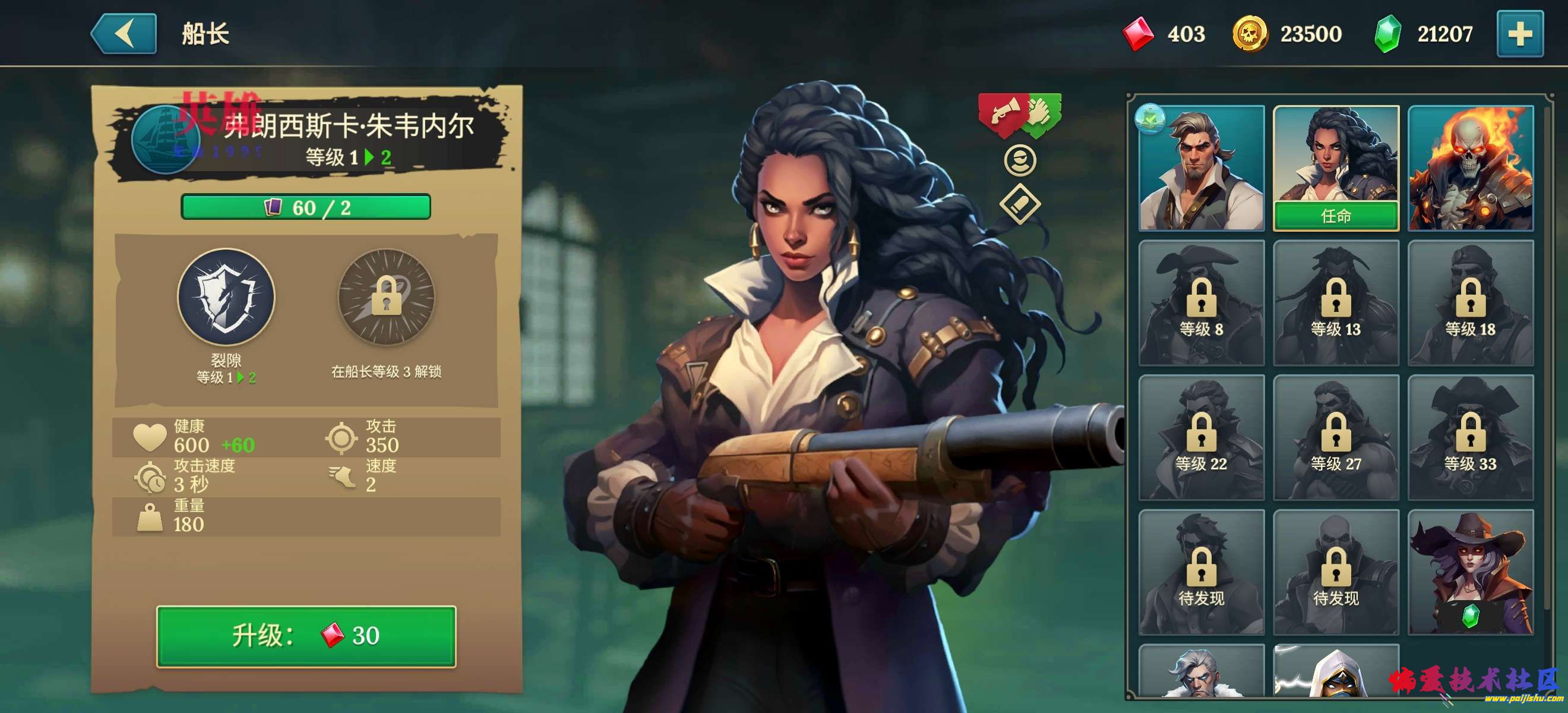The width and height of the screenshot is (1568, 713).
Task: Choose the witch-hat captain with green gem
Action: (x=1470, y=572)
